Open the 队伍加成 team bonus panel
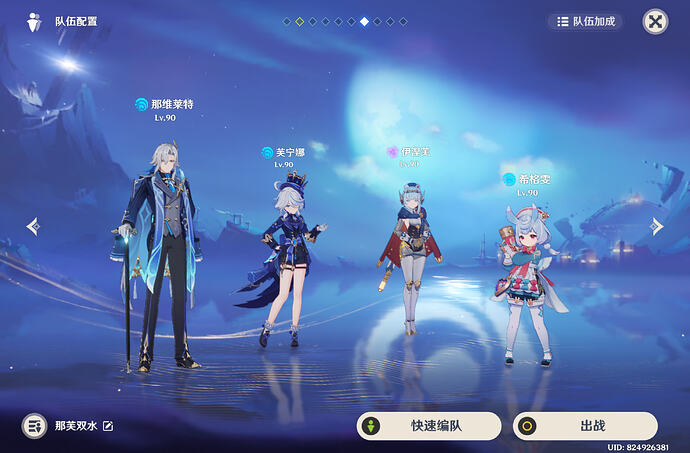The height and width of the screenshot is (453, 690). tap(585, 21)
